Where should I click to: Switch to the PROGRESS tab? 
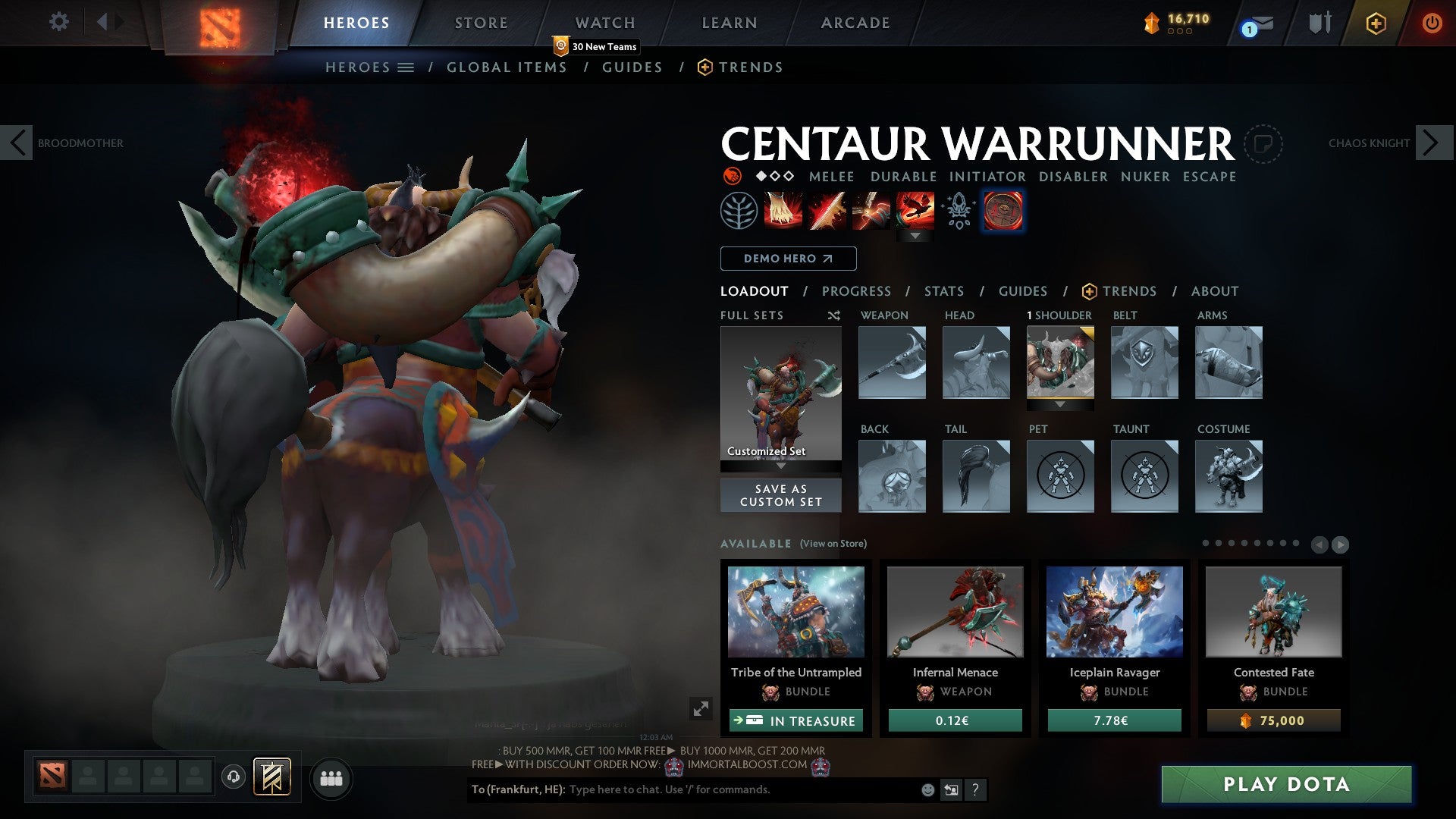[x=856, y=290]
